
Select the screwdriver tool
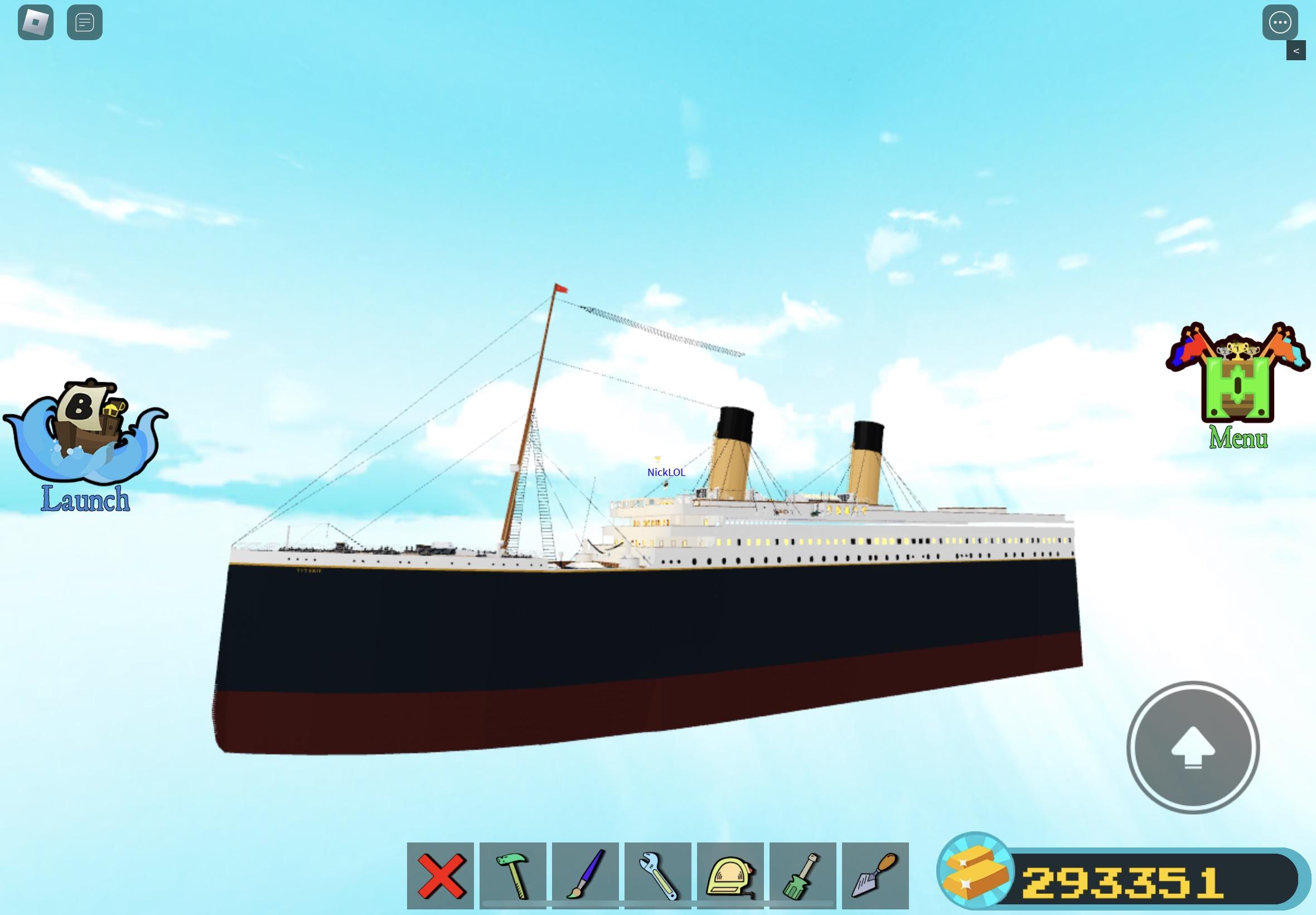pyautogui.click(x=802, y=875)
